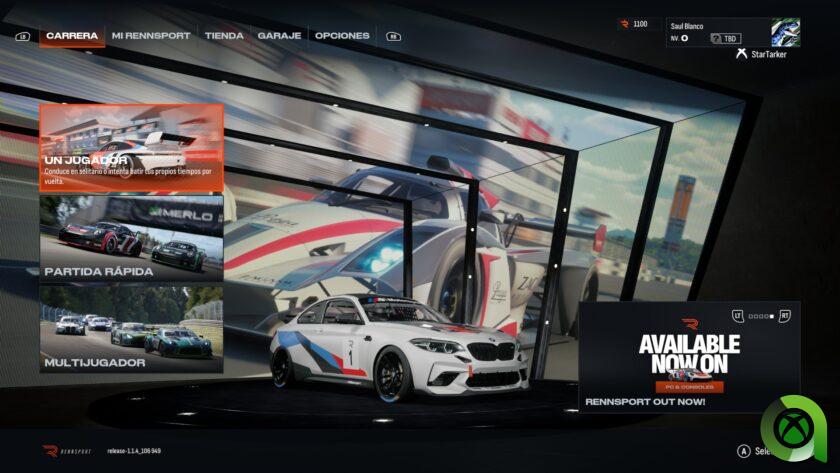Switch to the Carrera tab
Viewport: 840px width, 473px height.
point(72,36)
